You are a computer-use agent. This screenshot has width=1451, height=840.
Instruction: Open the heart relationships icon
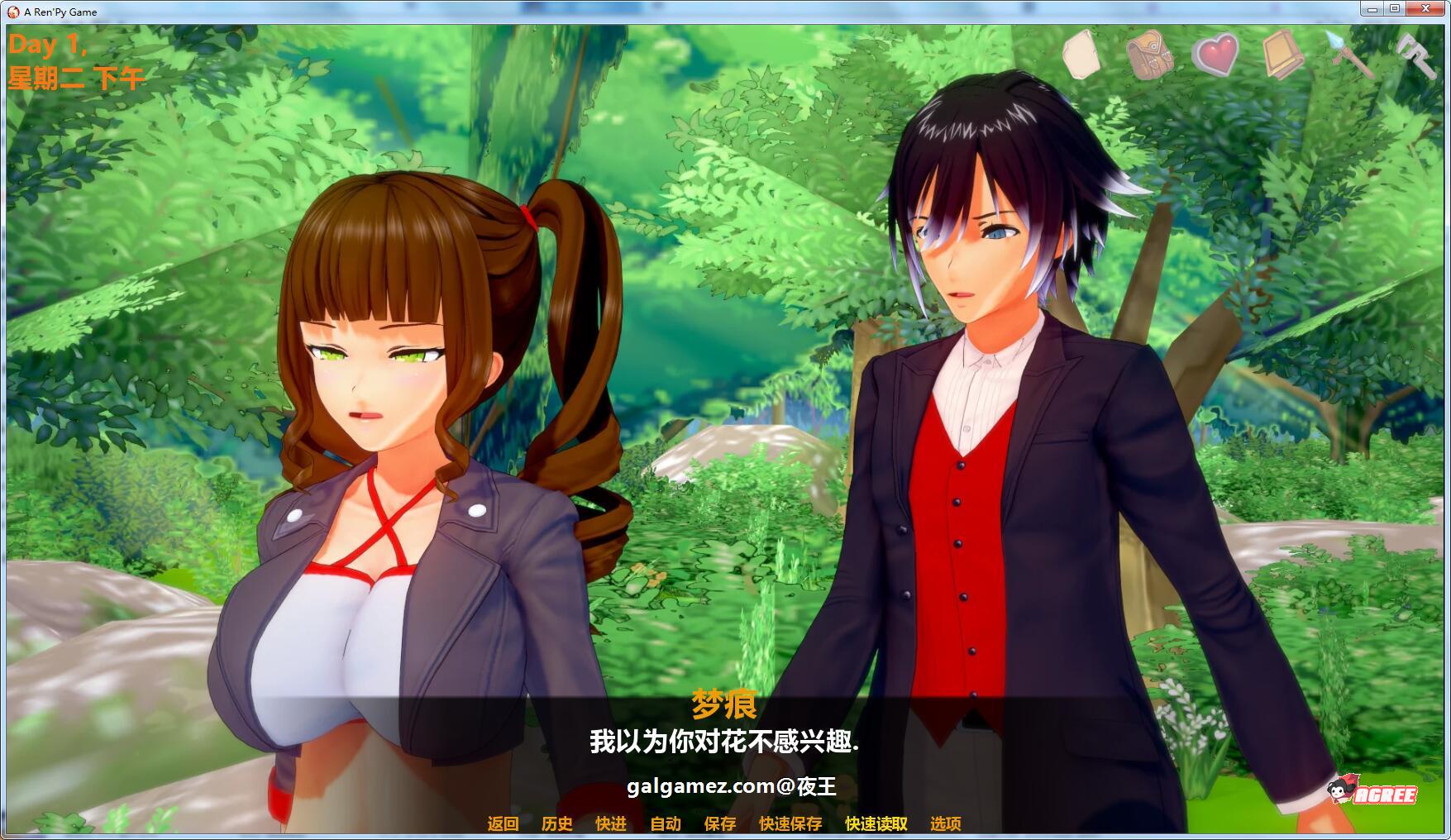[x=1215, y=55]
